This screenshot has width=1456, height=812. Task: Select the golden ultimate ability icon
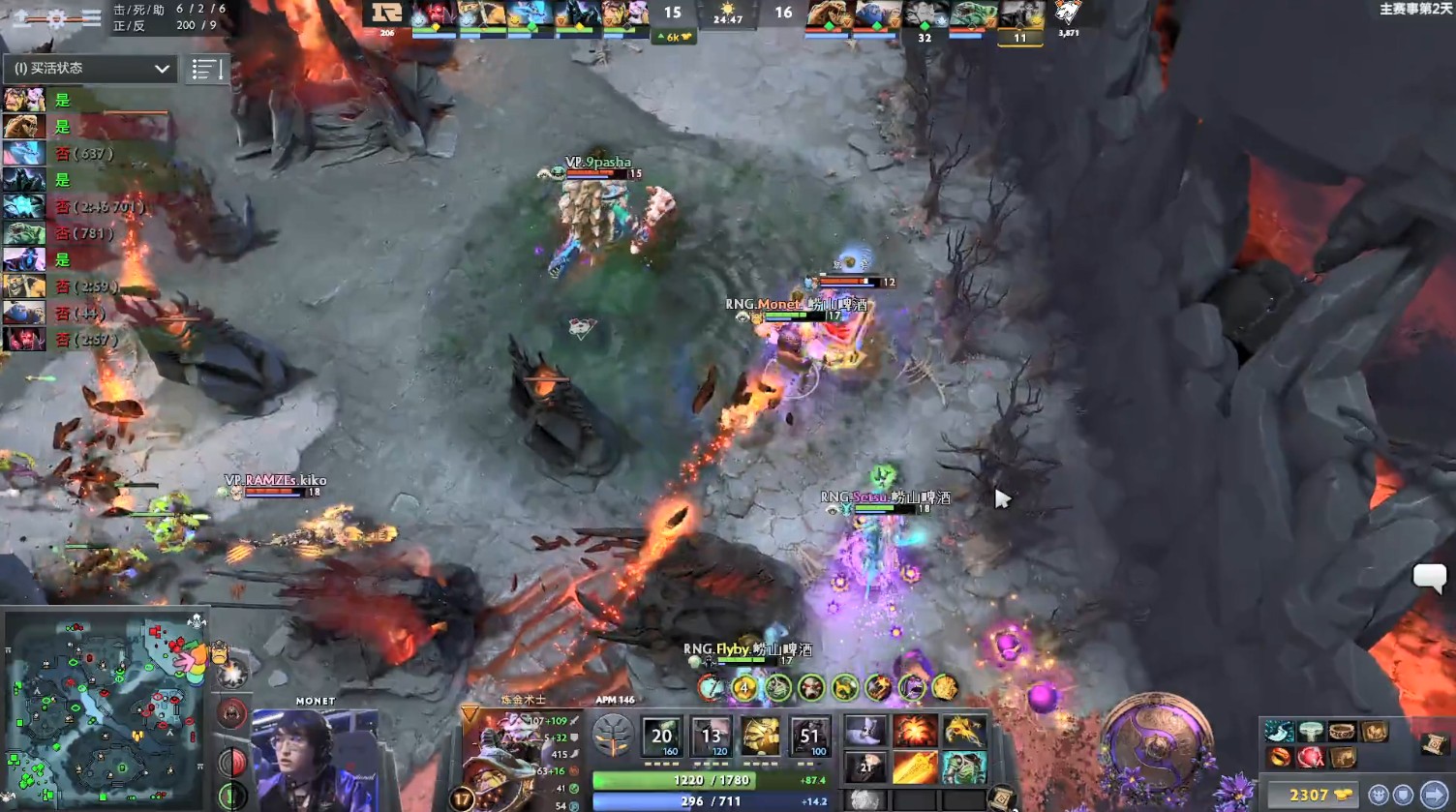click(760, 736)
